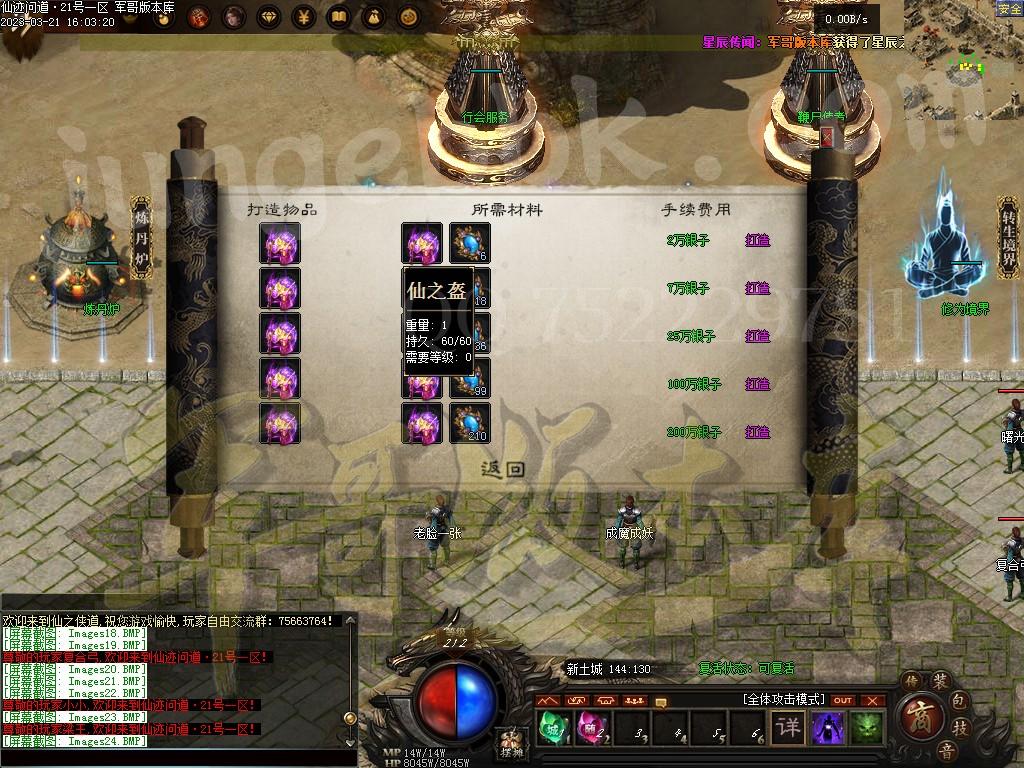The height and width of the screenshot is (768, 1024).
Task: Select 打造 next to 100万银子
Action: [757, 384]
